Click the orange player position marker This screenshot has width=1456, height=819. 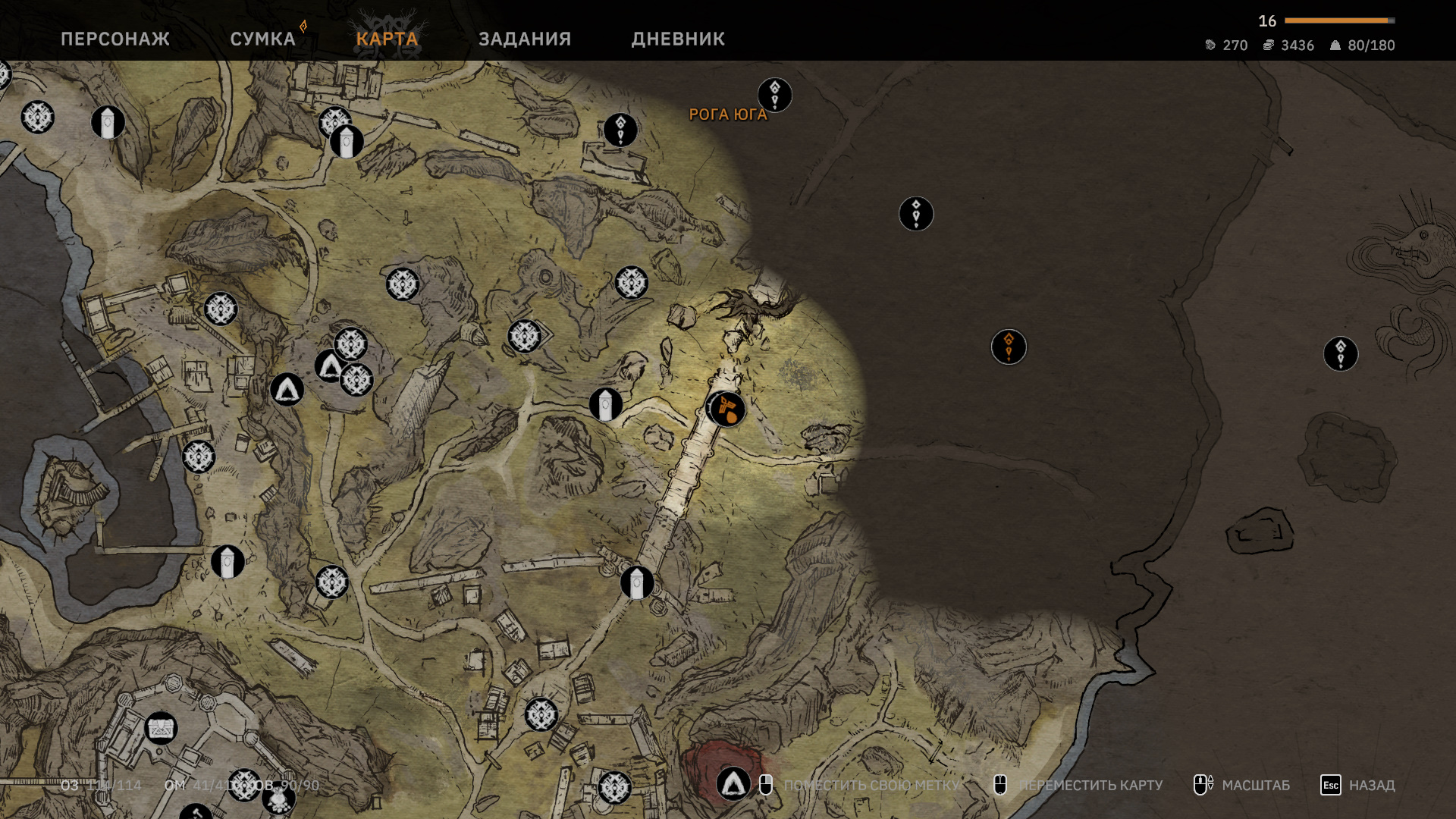726,409
